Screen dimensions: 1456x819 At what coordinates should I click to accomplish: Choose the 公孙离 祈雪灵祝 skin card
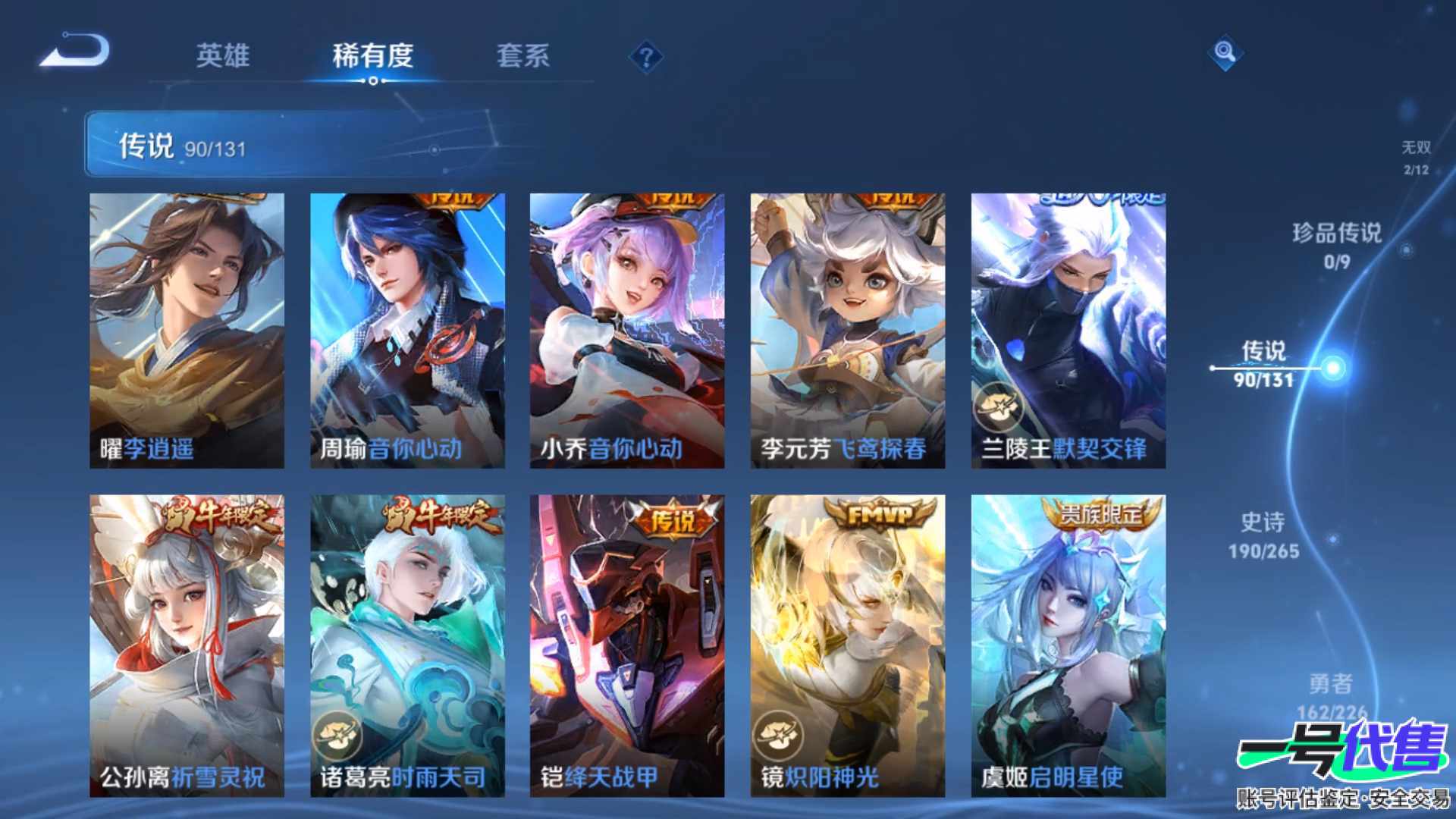tap(187, 645)
